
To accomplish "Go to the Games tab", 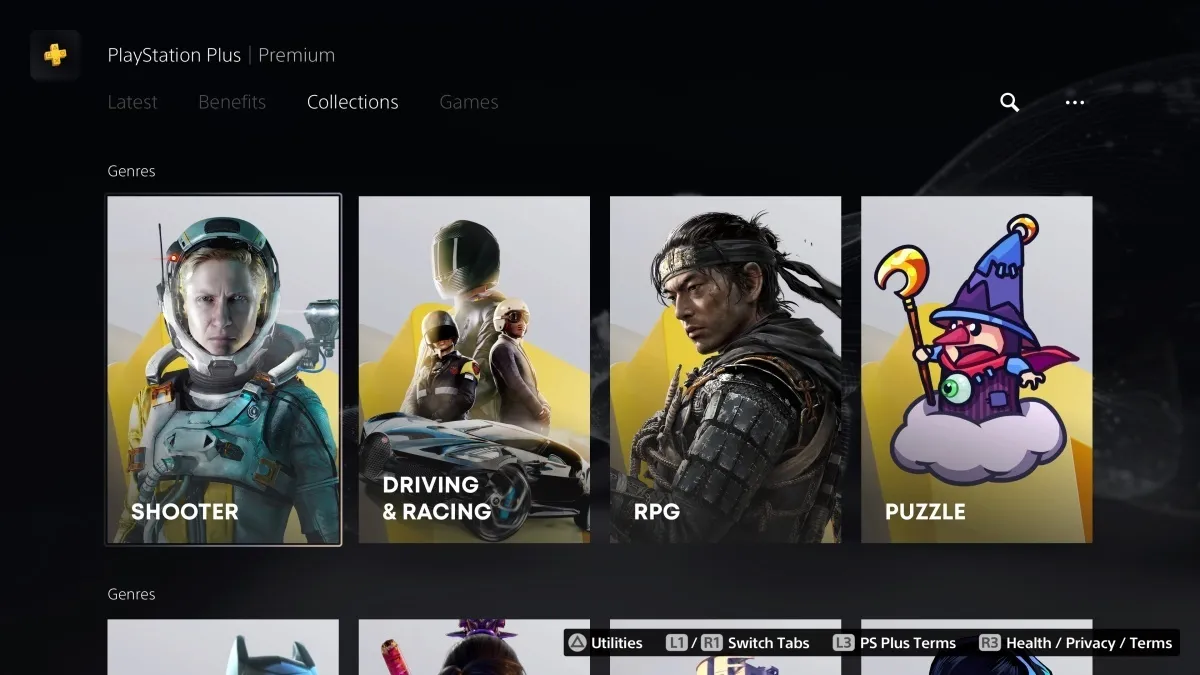I will [468, 102].
